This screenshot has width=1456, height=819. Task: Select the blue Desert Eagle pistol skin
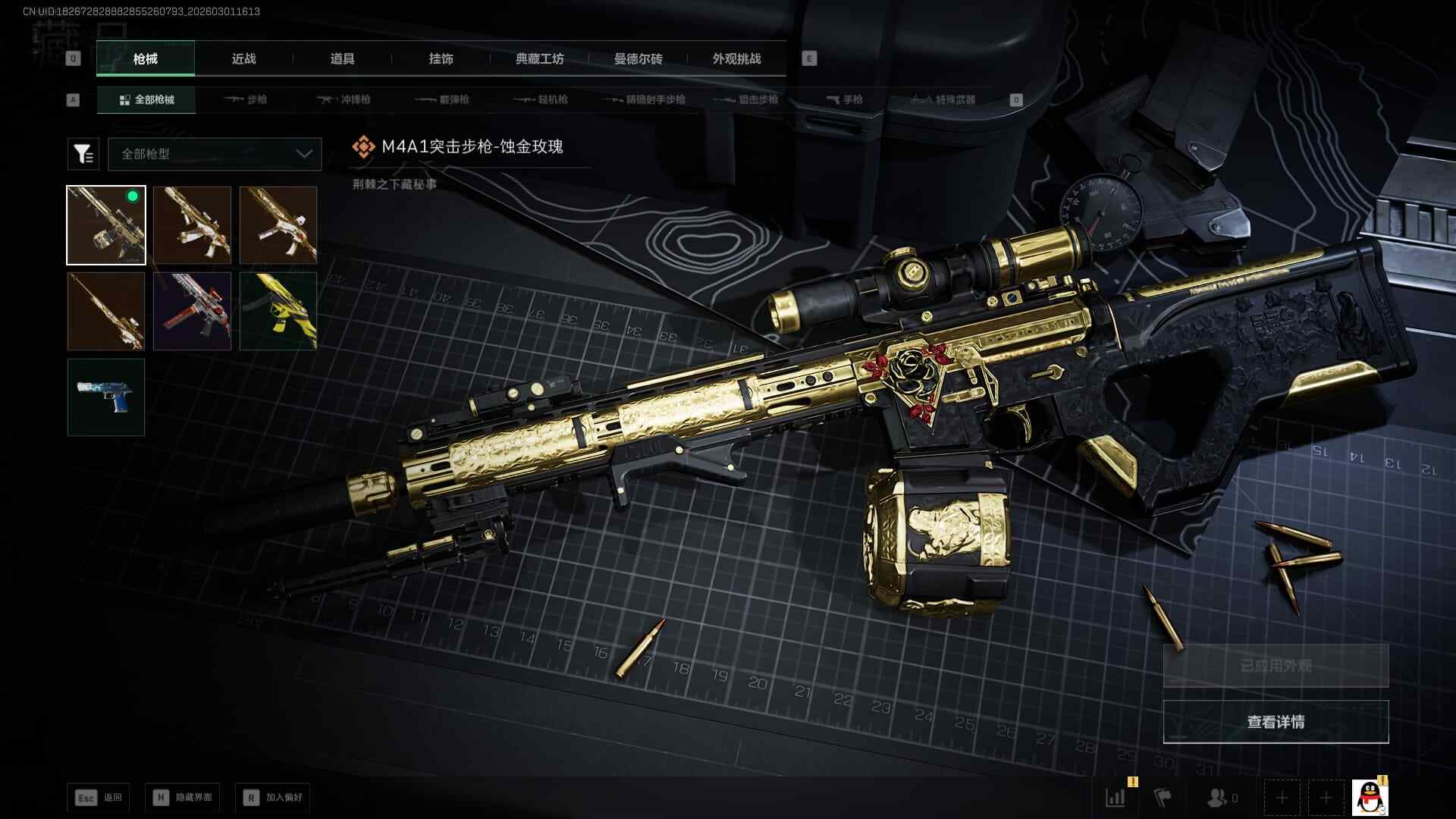pyautogui.click(x=106, y=397)
